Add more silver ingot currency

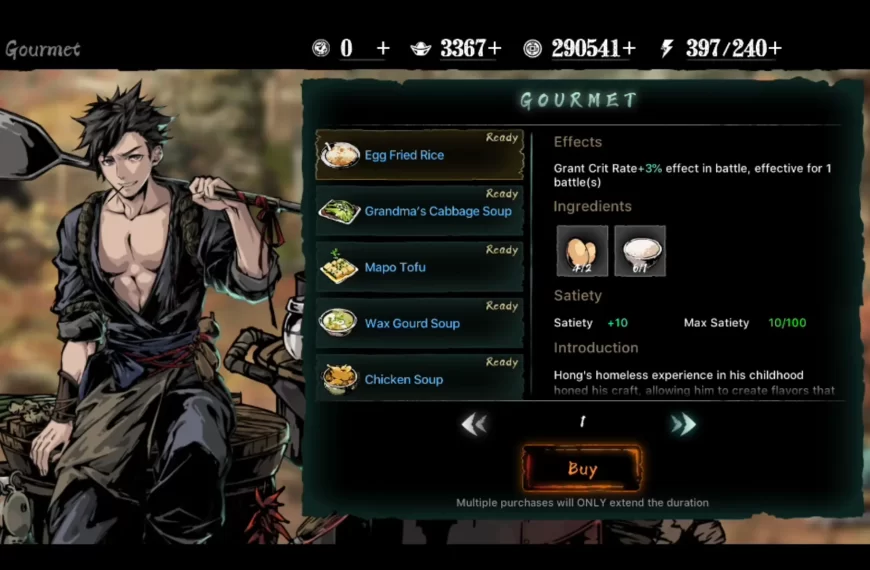point(494,48)
